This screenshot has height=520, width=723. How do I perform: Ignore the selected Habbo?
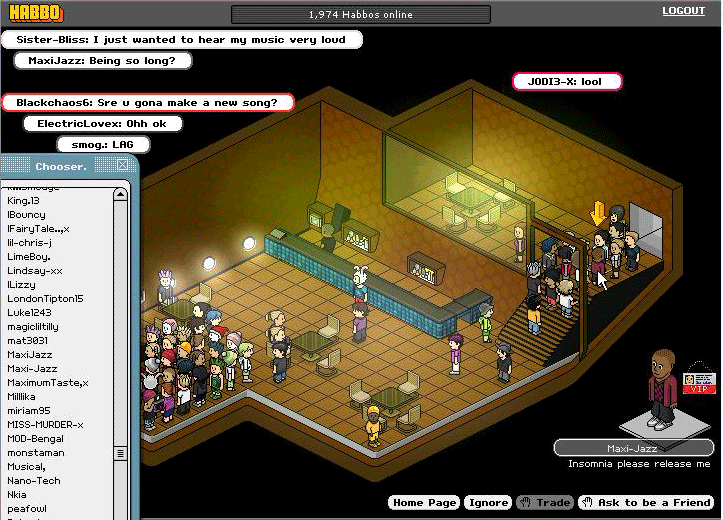tap(488, 503)
